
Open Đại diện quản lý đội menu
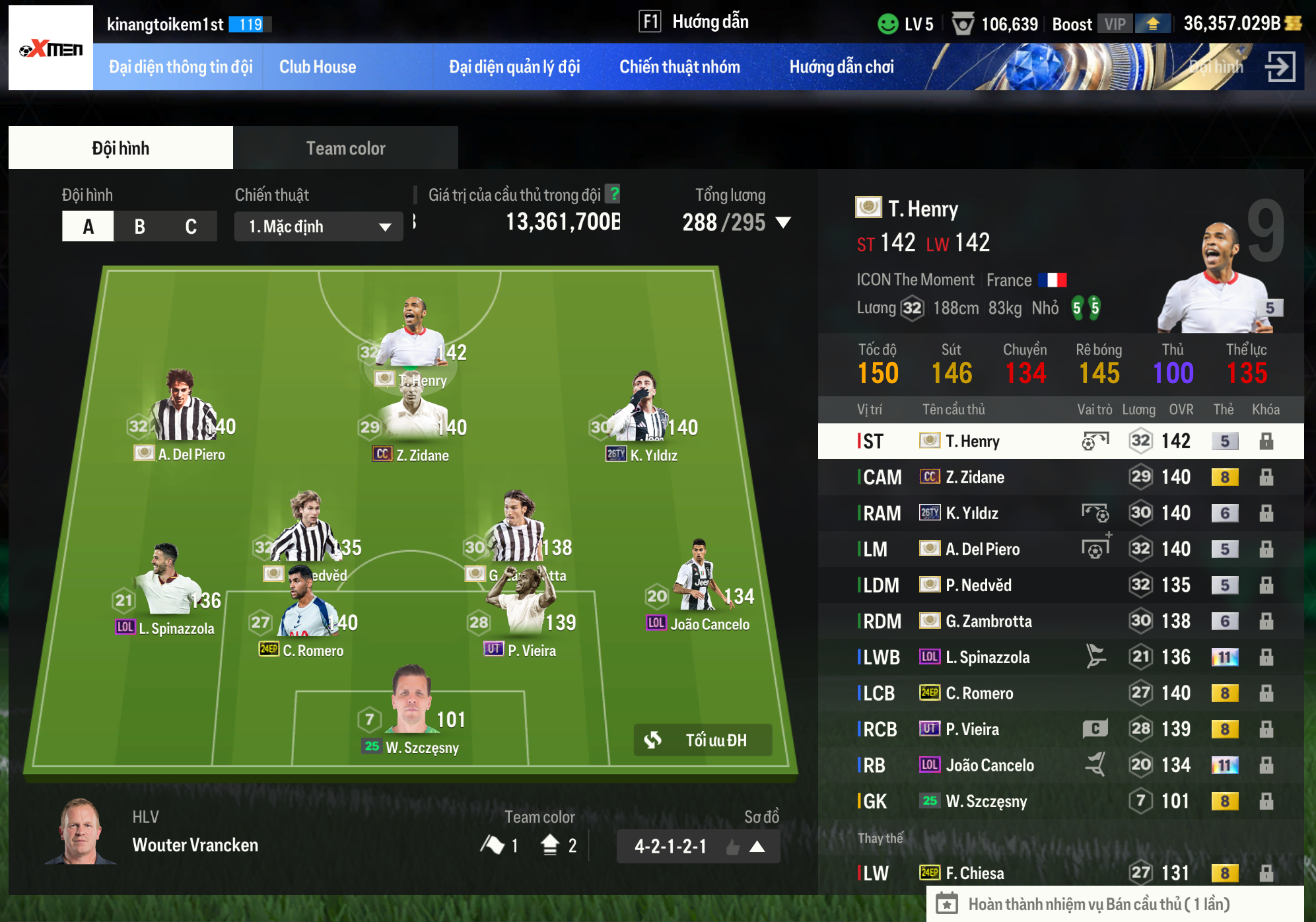click(x=514, y=67)
